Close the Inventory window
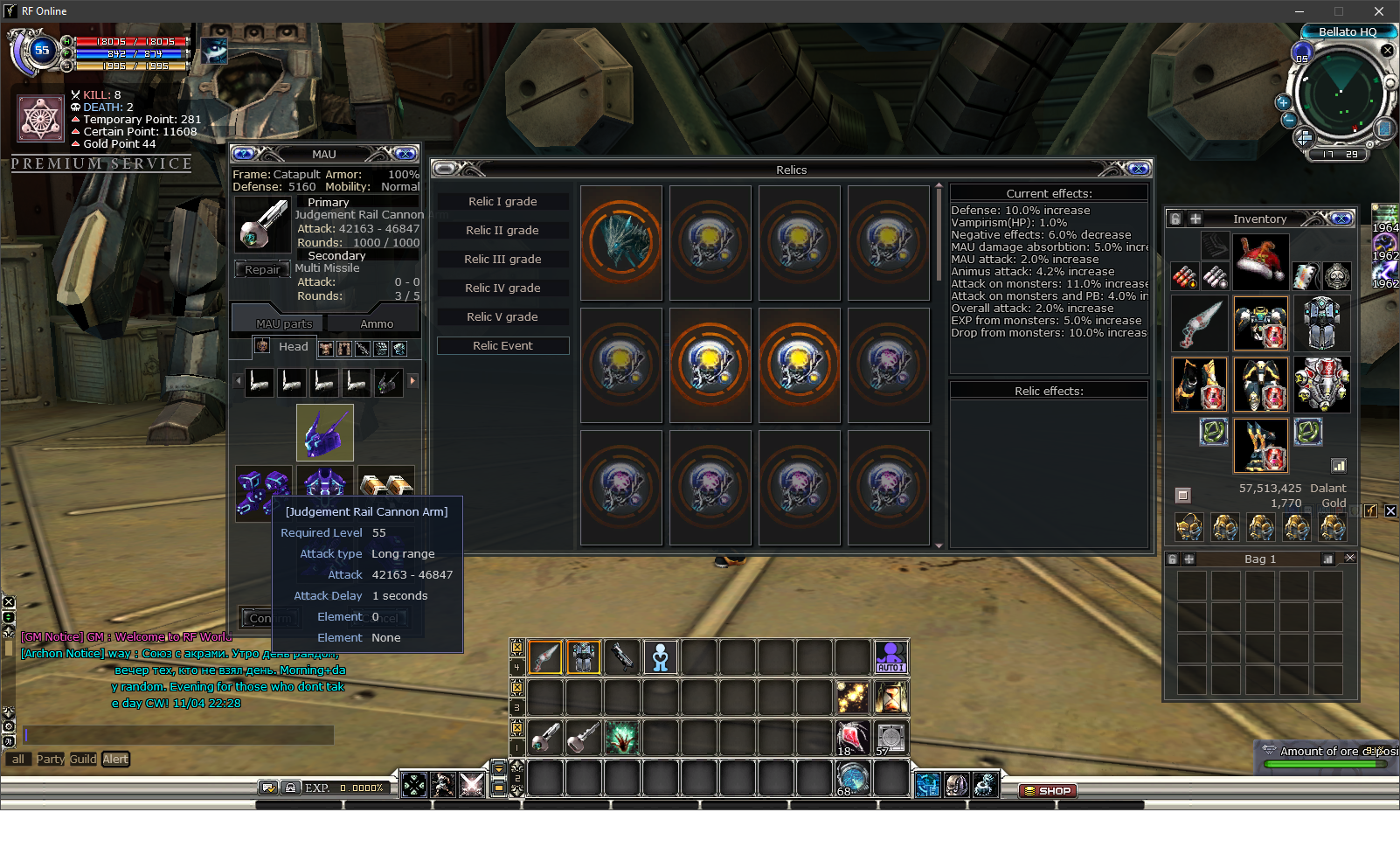 click(x=1342, y=219)
